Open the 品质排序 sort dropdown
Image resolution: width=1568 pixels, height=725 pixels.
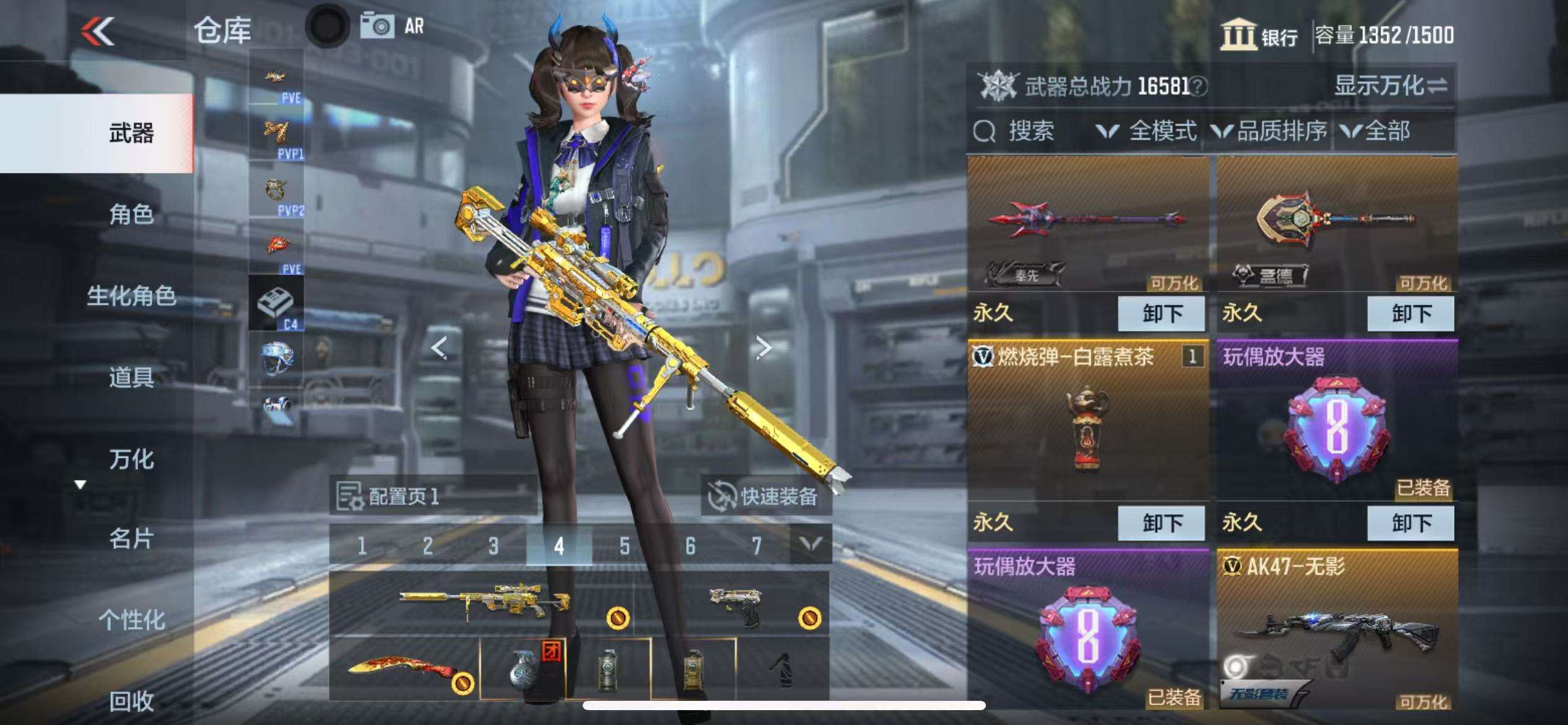(1270, 131)
